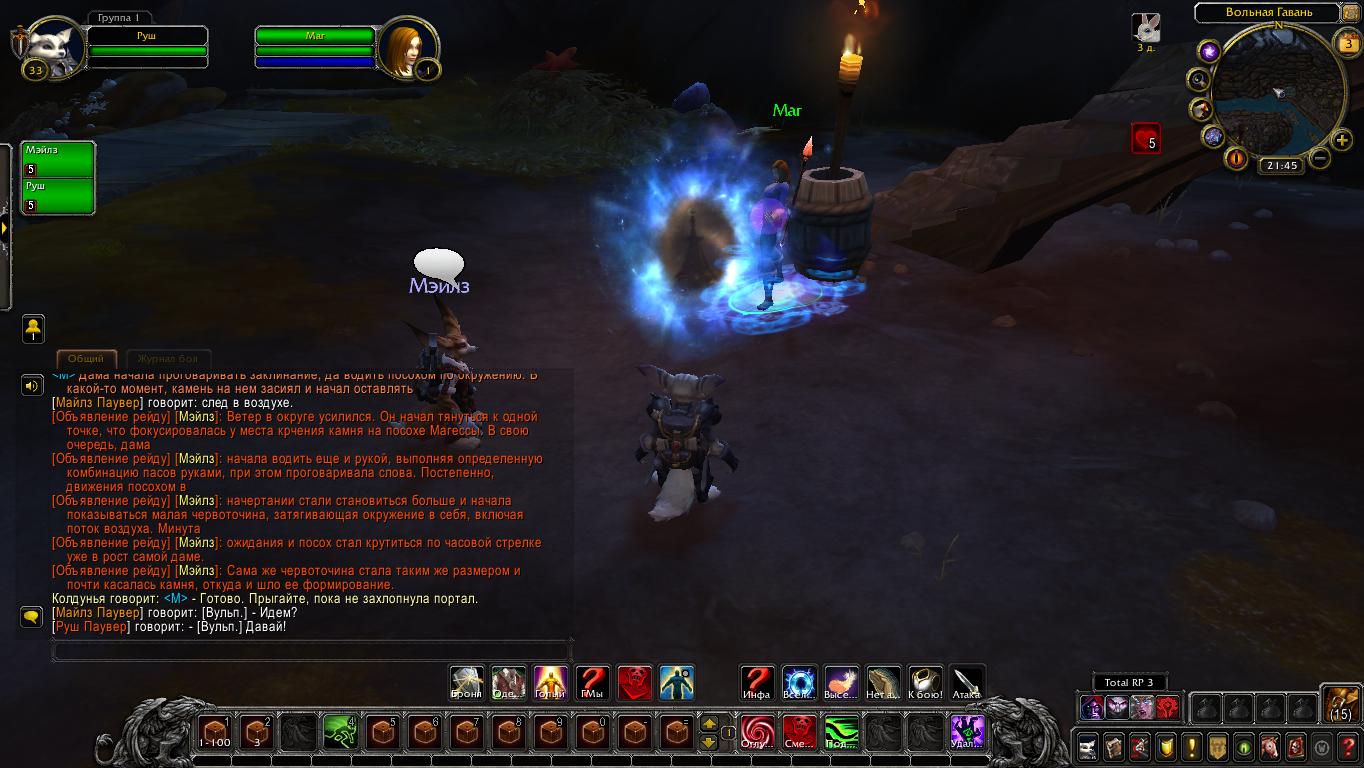Click the ГМы question mark macro
Screen dimensions: 1364x768
(x=593, y=682)
